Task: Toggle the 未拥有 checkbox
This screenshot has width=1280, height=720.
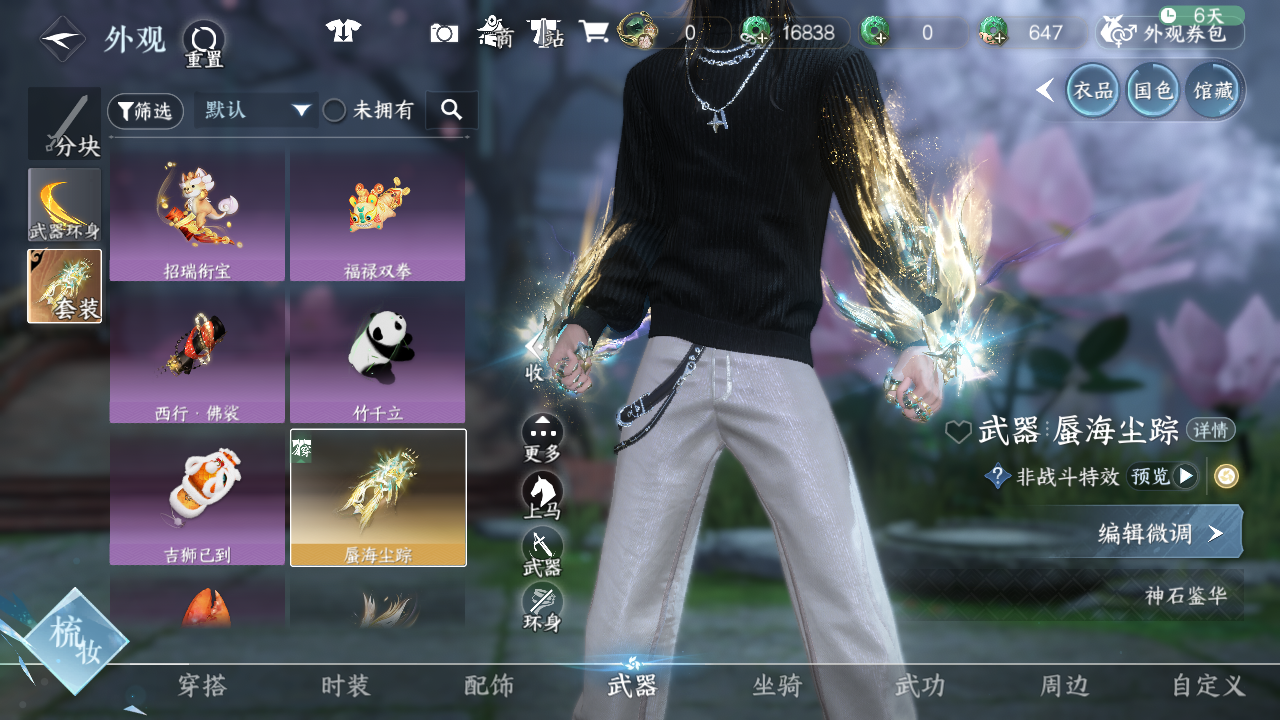Action: pos(335,111)
